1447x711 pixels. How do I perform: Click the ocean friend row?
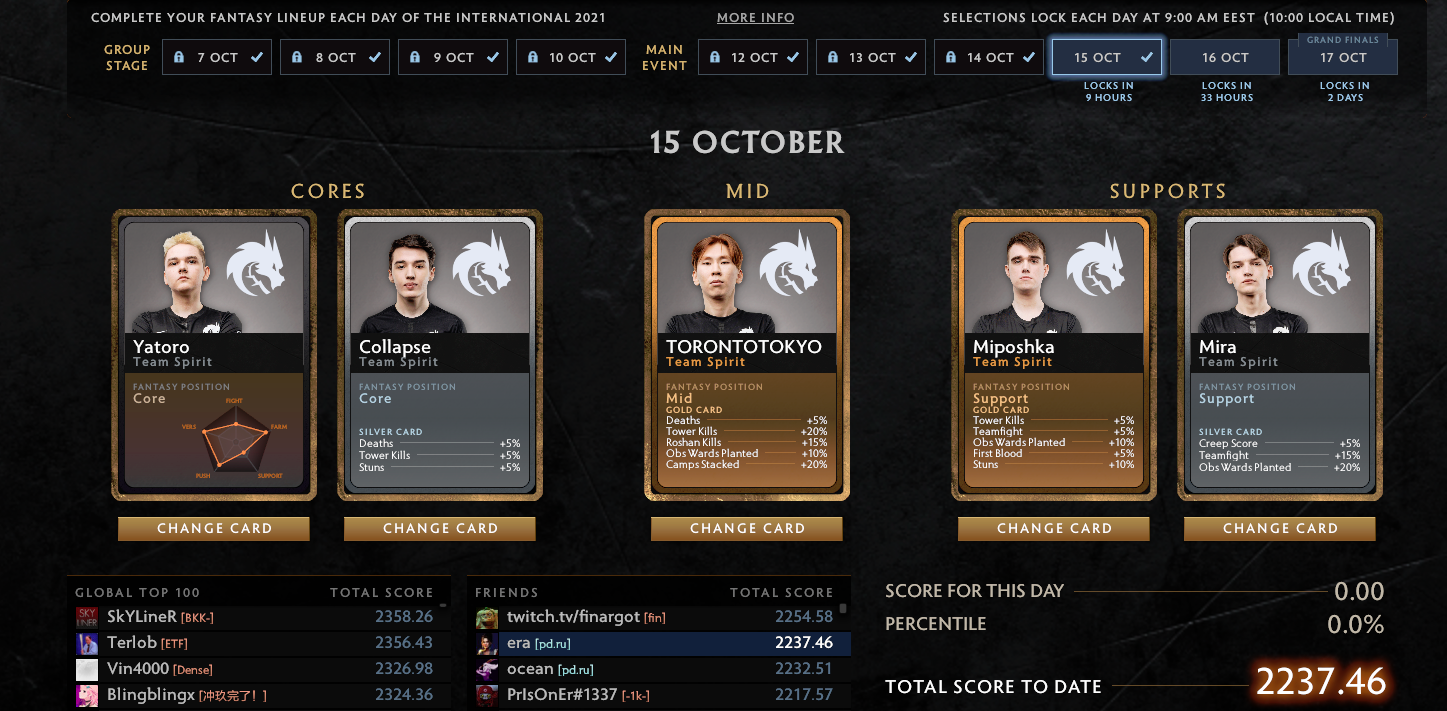(658, 669)
